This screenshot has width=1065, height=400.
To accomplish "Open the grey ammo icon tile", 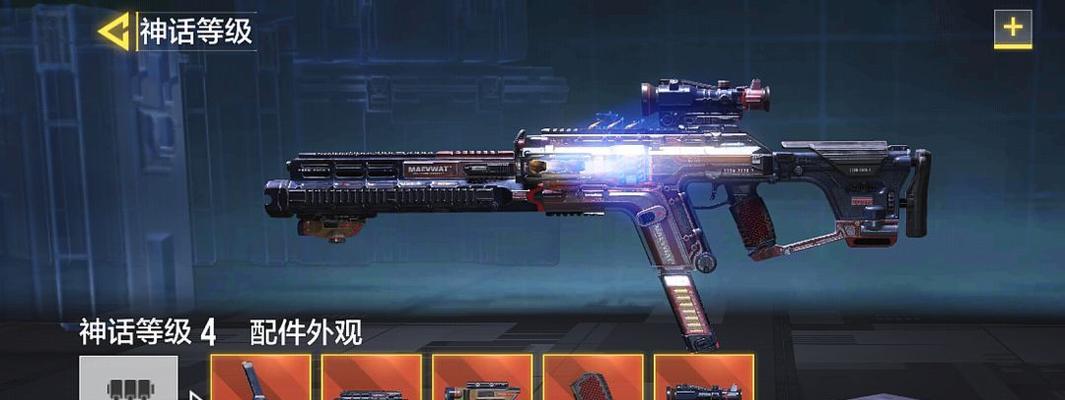I will [x=129, y=379].
